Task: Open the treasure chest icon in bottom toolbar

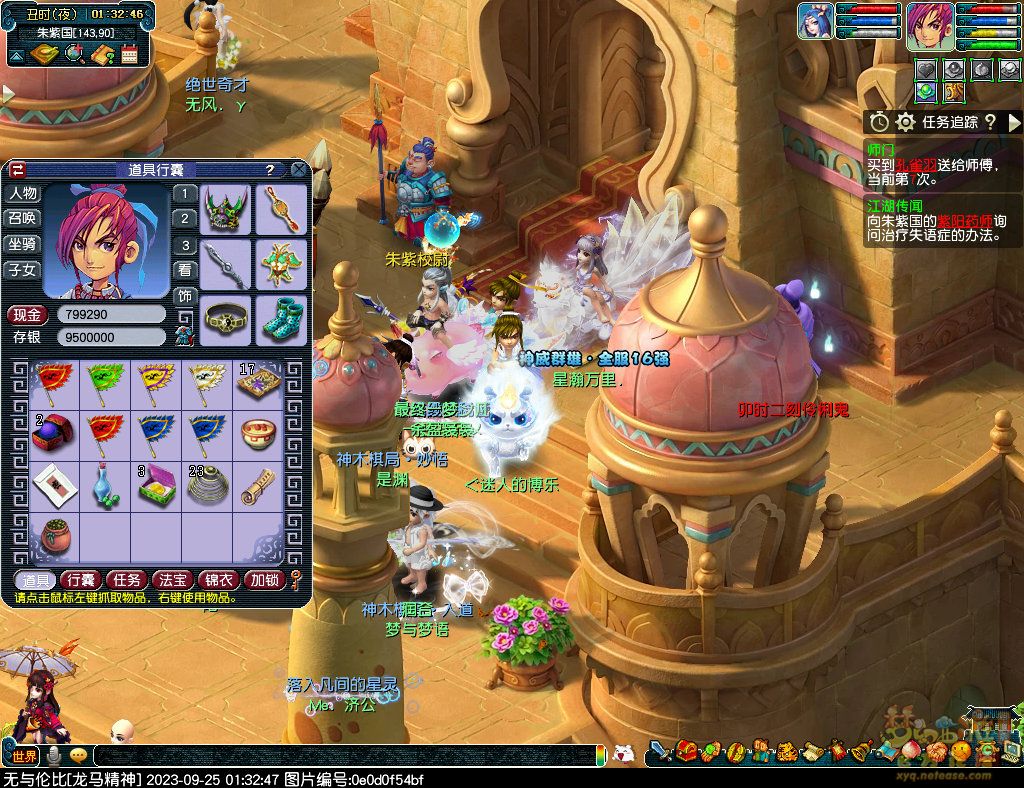Action: tap(686, 750)
